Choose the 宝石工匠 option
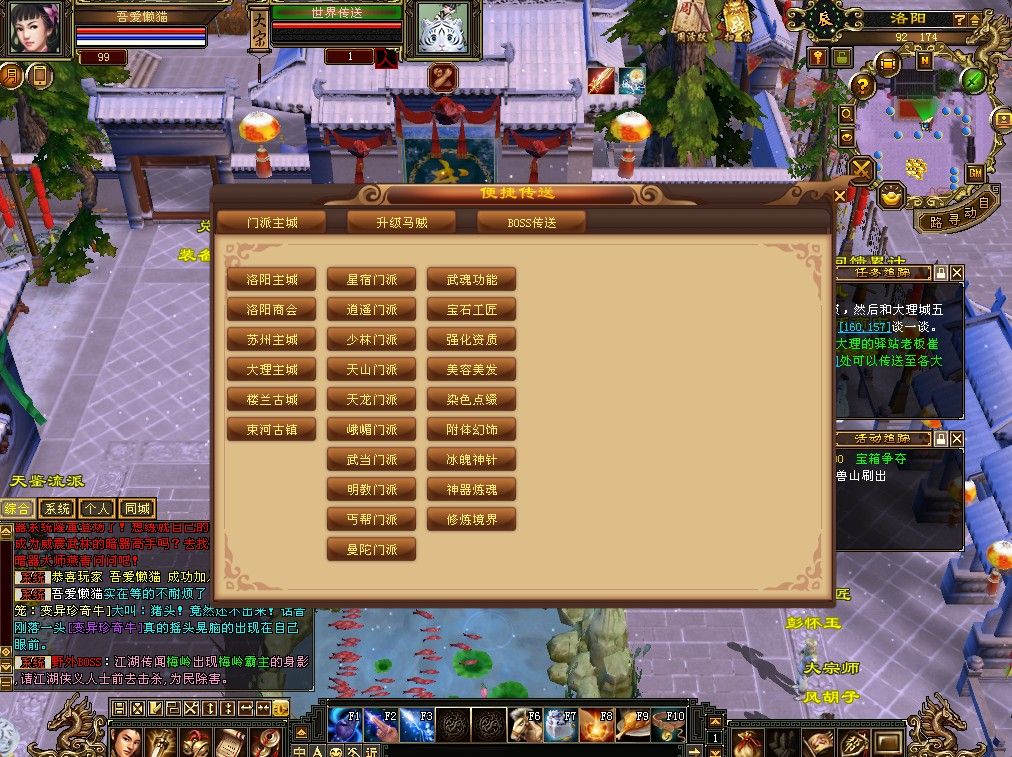 click(x=472, y=310)
